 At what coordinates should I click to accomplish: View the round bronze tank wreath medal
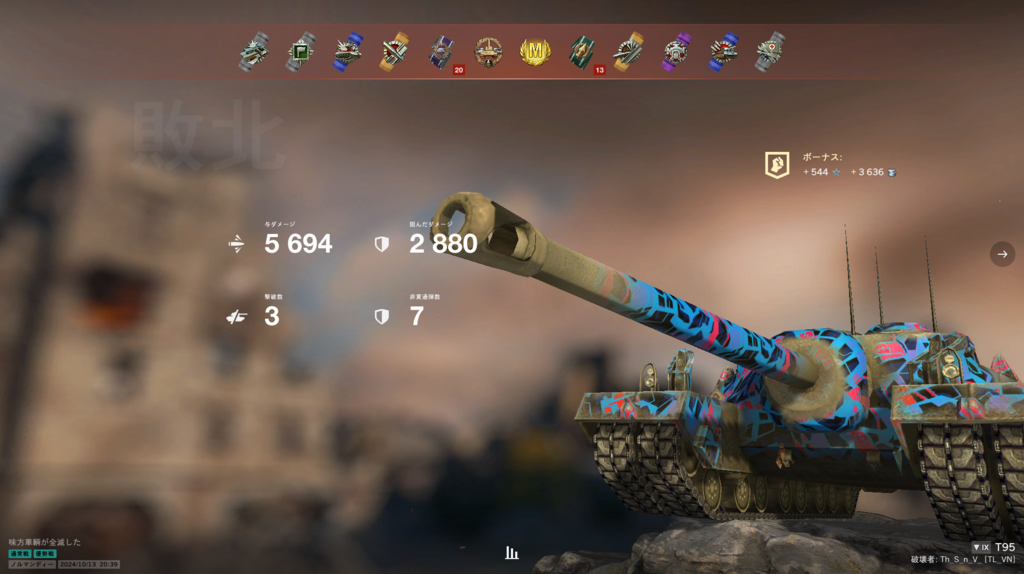pyautogui.click(x=489, y=51)
